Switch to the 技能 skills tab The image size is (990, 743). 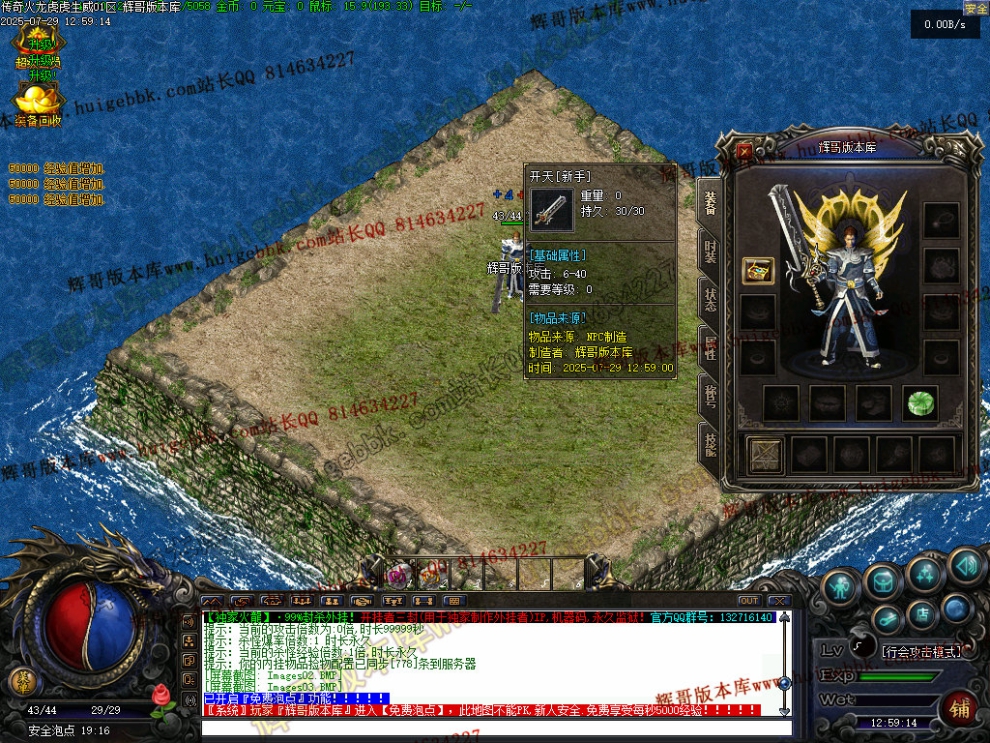pos(710,444)
